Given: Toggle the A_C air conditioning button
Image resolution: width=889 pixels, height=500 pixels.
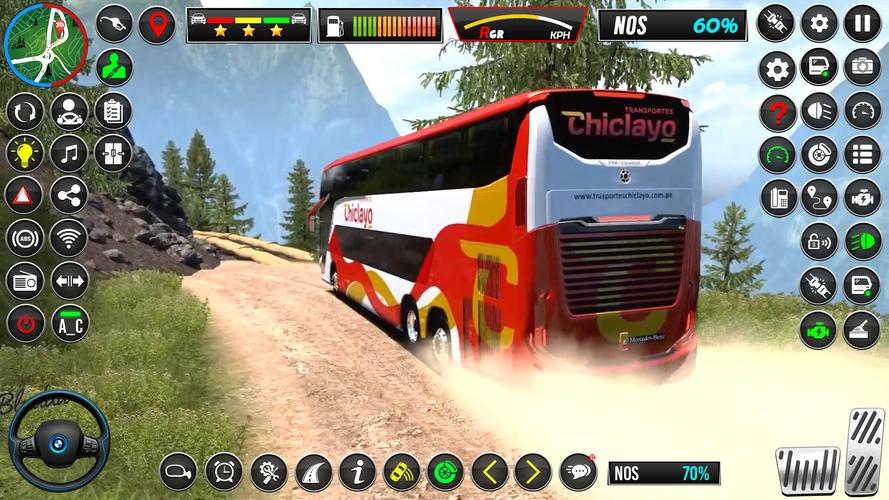Looking at the screenshot, I should point(69,323).
